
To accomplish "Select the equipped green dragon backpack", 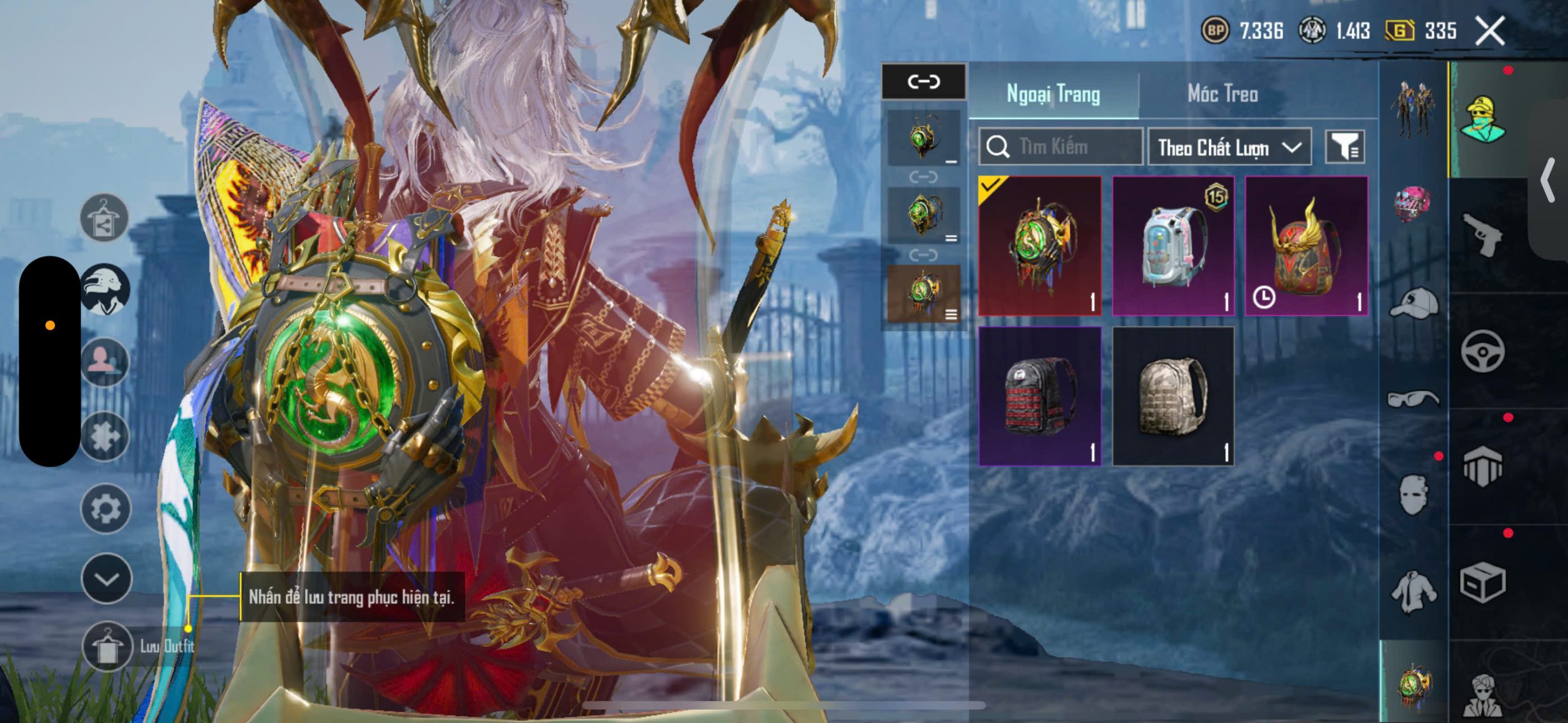I will (x=1040, y=246).
